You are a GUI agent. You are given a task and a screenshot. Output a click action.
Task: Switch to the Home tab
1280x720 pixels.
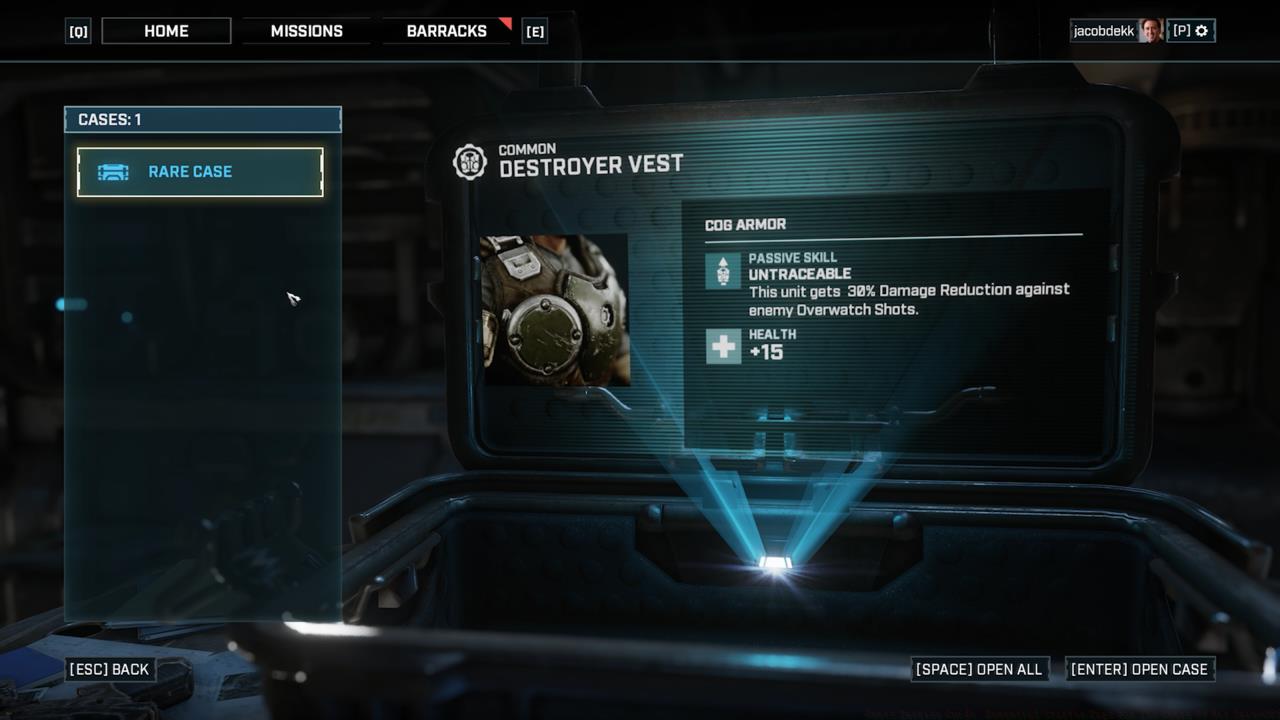[x=166, y=31]
